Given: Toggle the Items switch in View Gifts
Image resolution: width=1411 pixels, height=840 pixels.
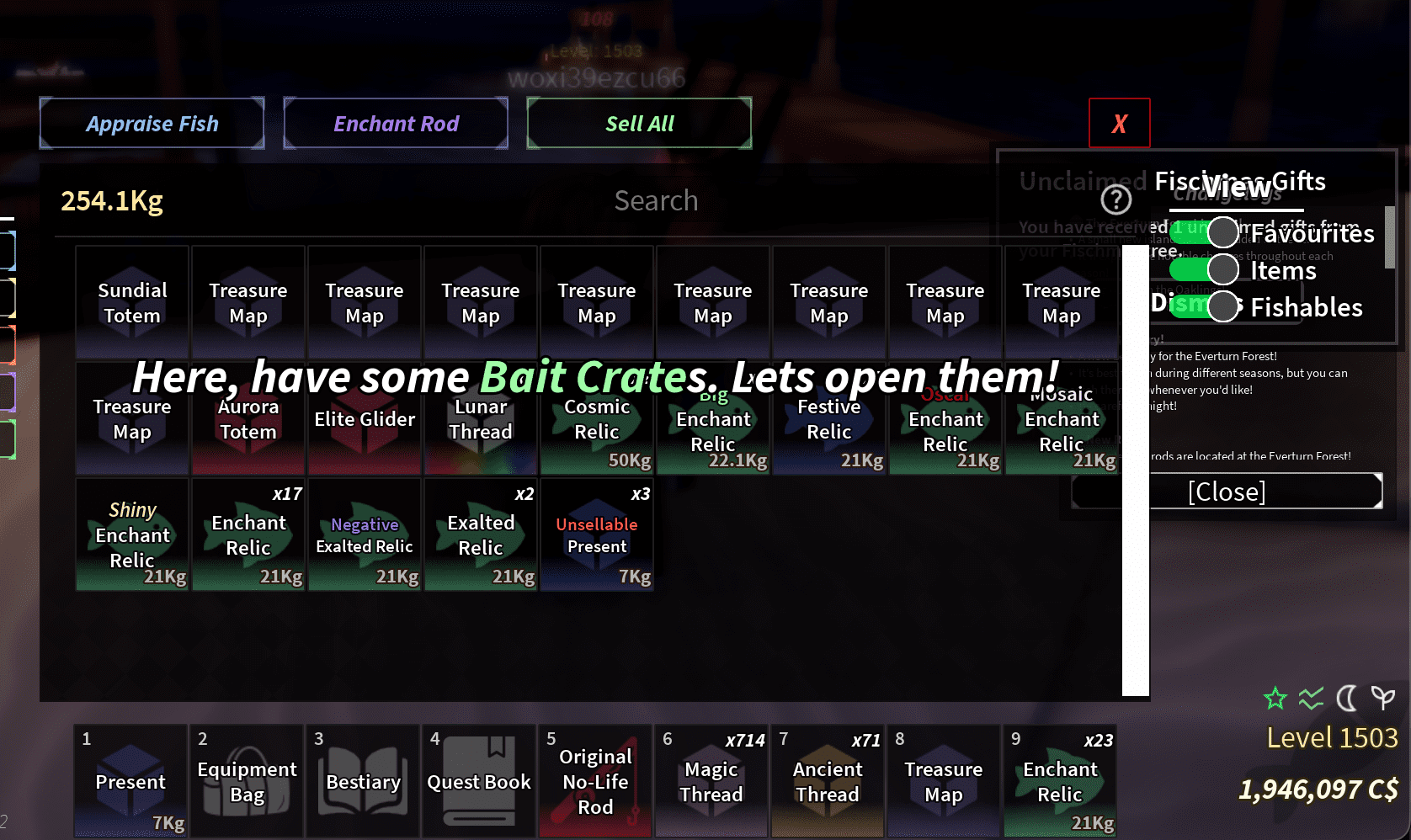Looking at the screenshot, I should (1204, 269).
